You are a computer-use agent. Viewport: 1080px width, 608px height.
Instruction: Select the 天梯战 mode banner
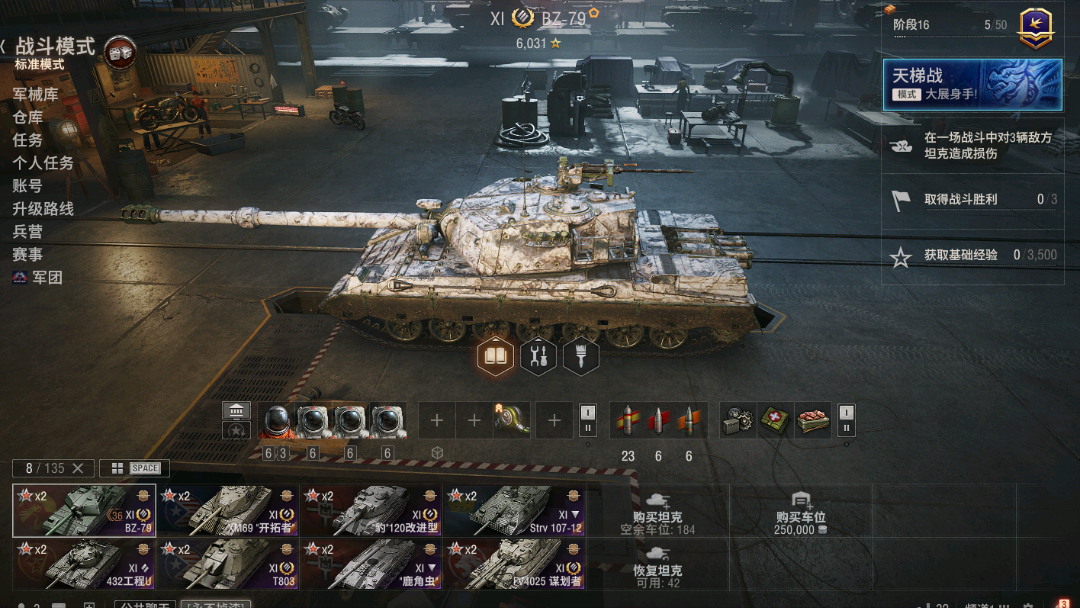coord(972,84)
